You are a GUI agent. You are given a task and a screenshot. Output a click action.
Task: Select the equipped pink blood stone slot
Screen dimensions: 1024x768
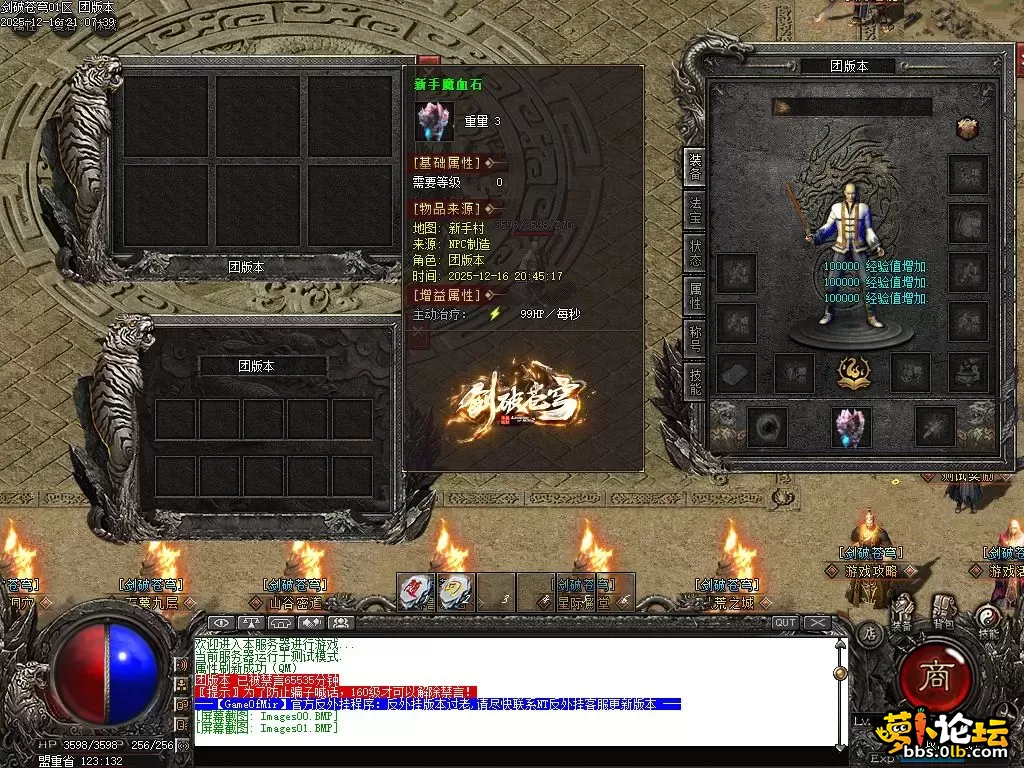coord(851,427)
